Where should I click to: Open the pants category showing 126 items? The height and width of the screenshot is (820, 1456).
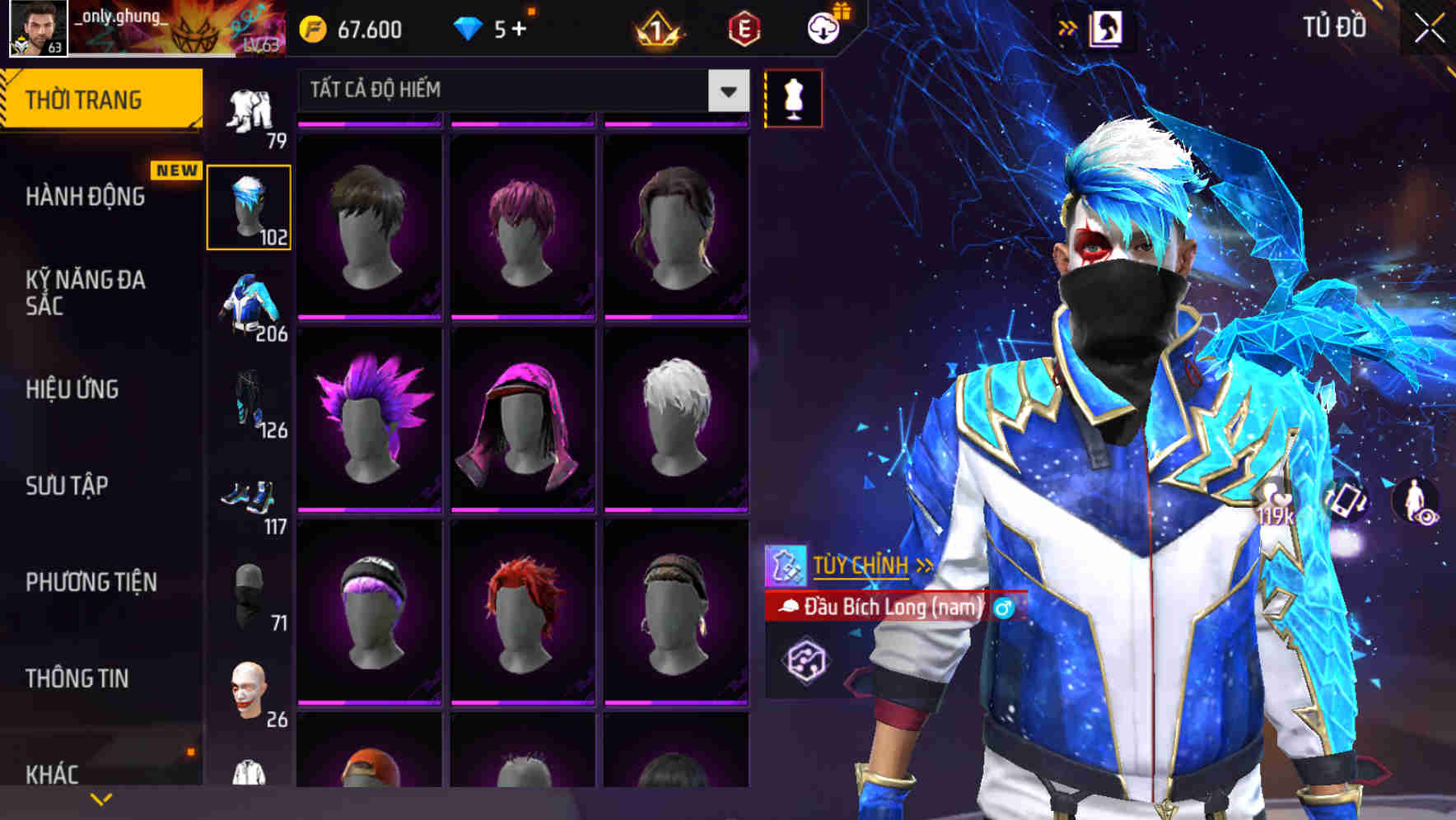tap(250, 403)
